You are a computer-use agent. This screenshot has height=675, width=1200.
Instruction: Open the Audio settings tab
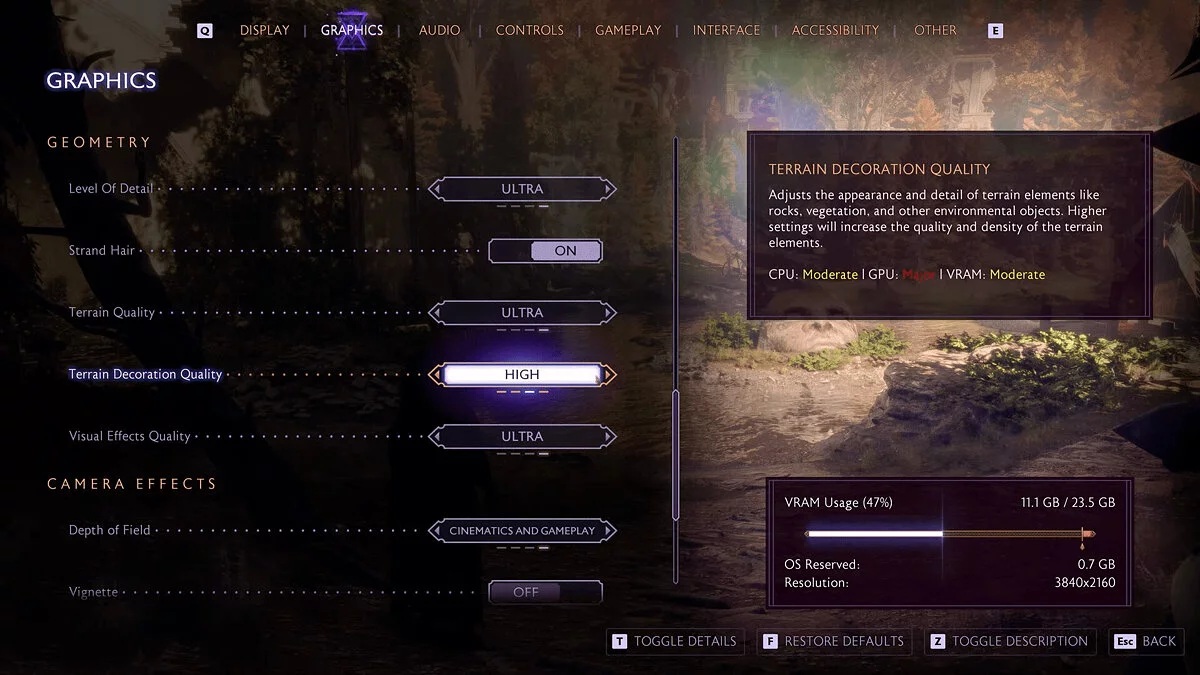pos(439,30)
